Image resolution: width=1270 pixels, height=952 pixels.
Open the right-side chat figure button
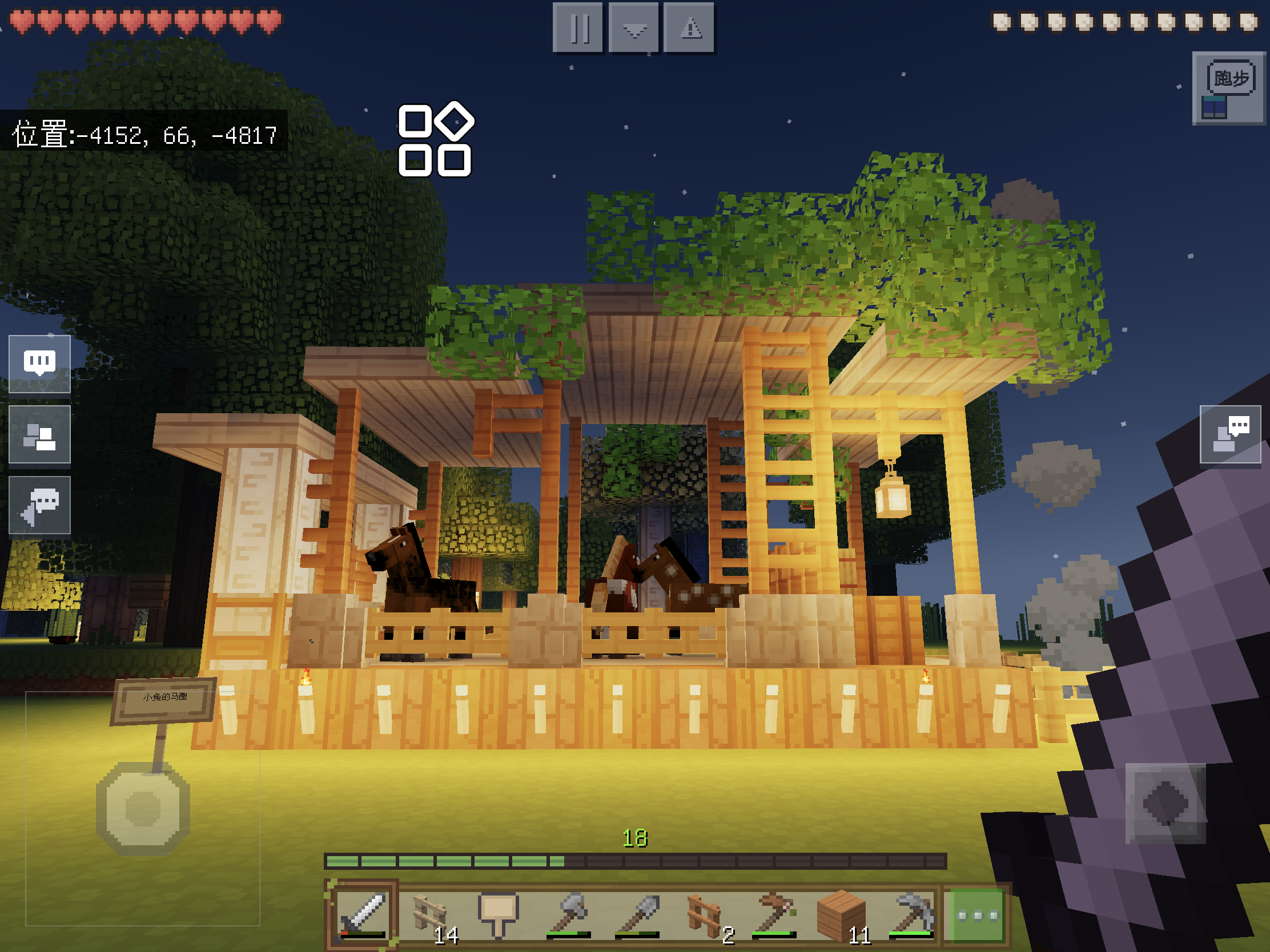1230,434
